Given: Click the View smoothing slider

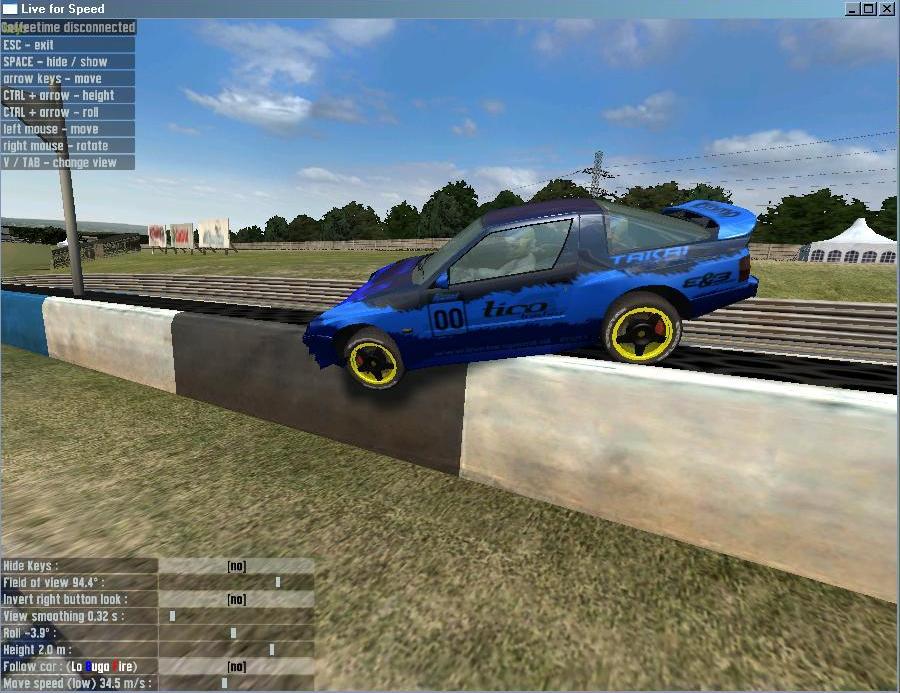Looking at the screenshot, I should click(237, 616).
